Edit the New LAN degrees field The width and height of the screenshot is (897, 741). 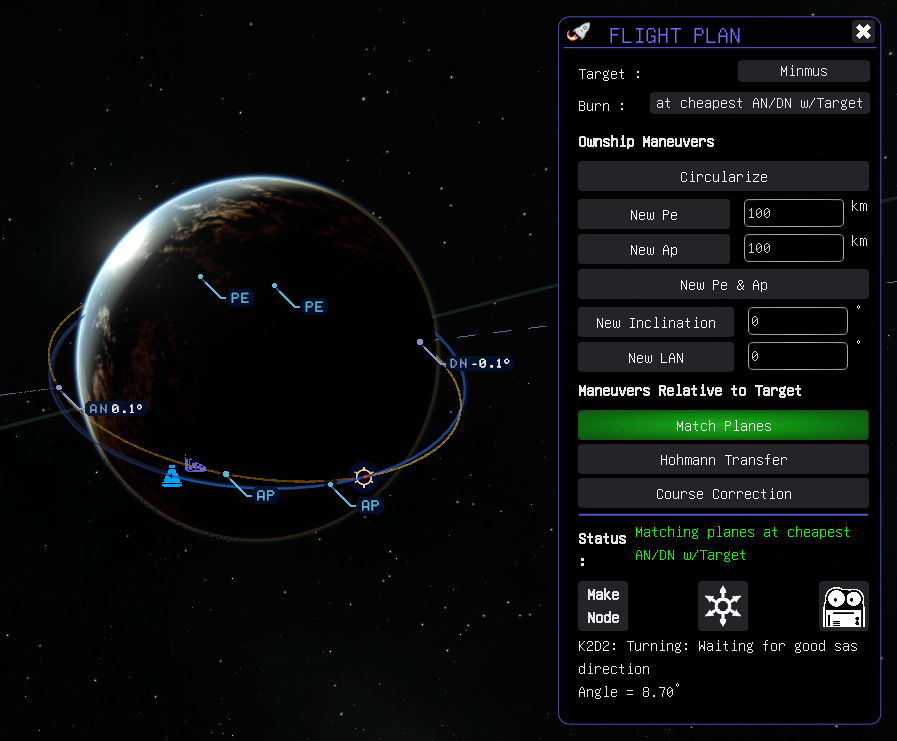pyautogui.click(x=797, y=355)
